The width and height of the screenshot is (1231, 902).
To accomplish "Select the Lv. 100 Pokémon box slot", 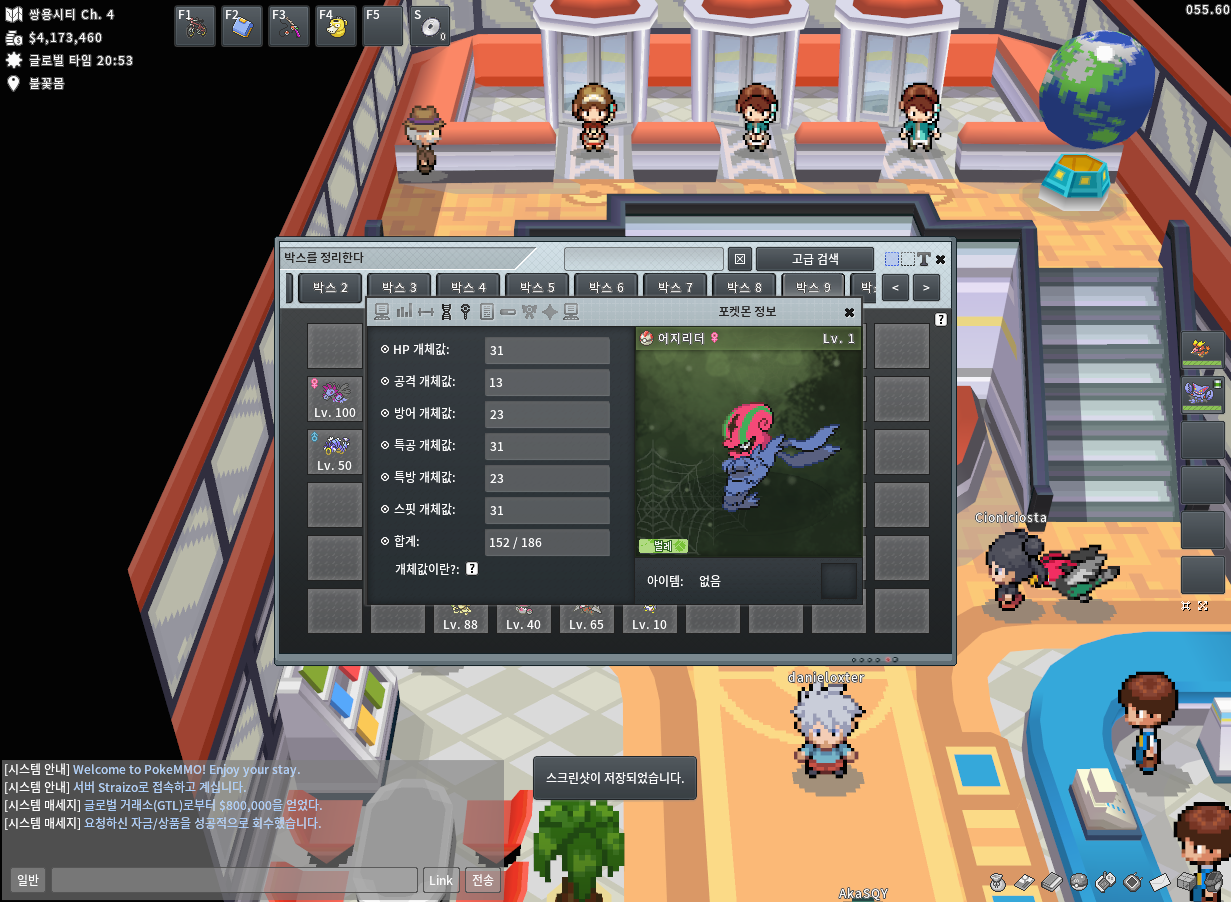I will [x=335, y=398].
